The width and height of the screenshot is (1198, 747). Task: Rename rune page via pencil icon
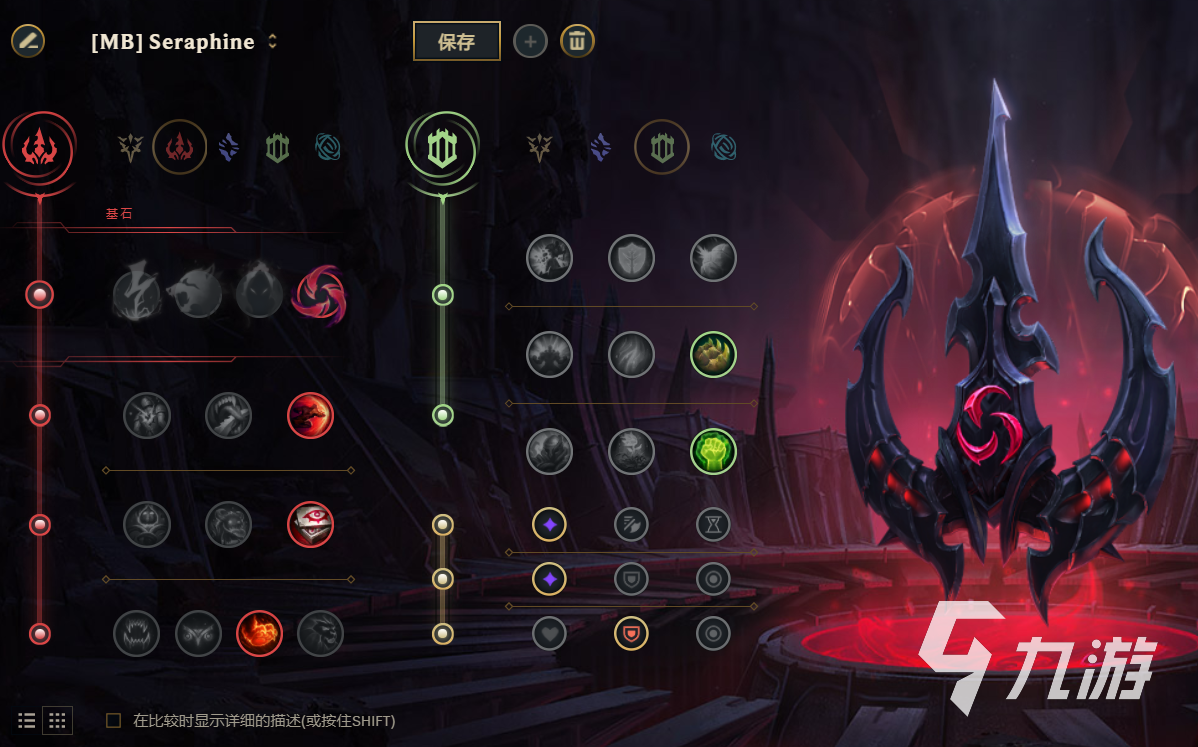pyautogui.click(x=28, y=41)
